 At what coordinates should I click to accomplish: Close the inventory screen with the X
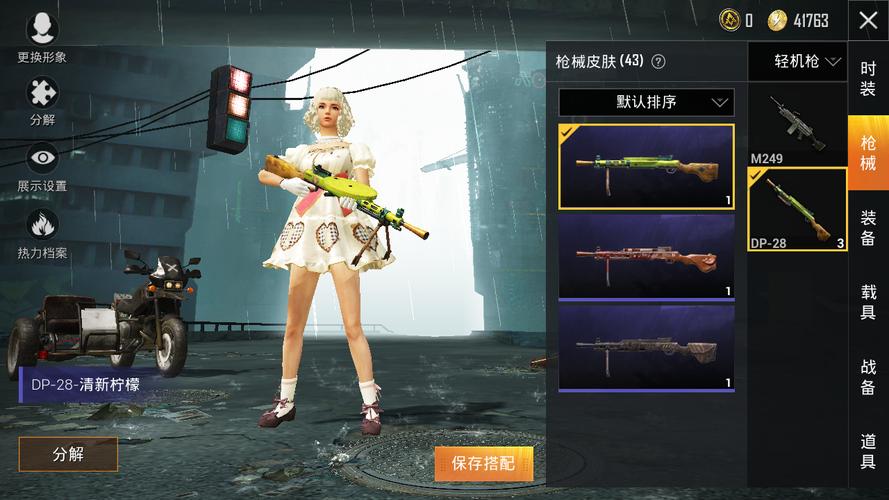[x=867, y=20]
